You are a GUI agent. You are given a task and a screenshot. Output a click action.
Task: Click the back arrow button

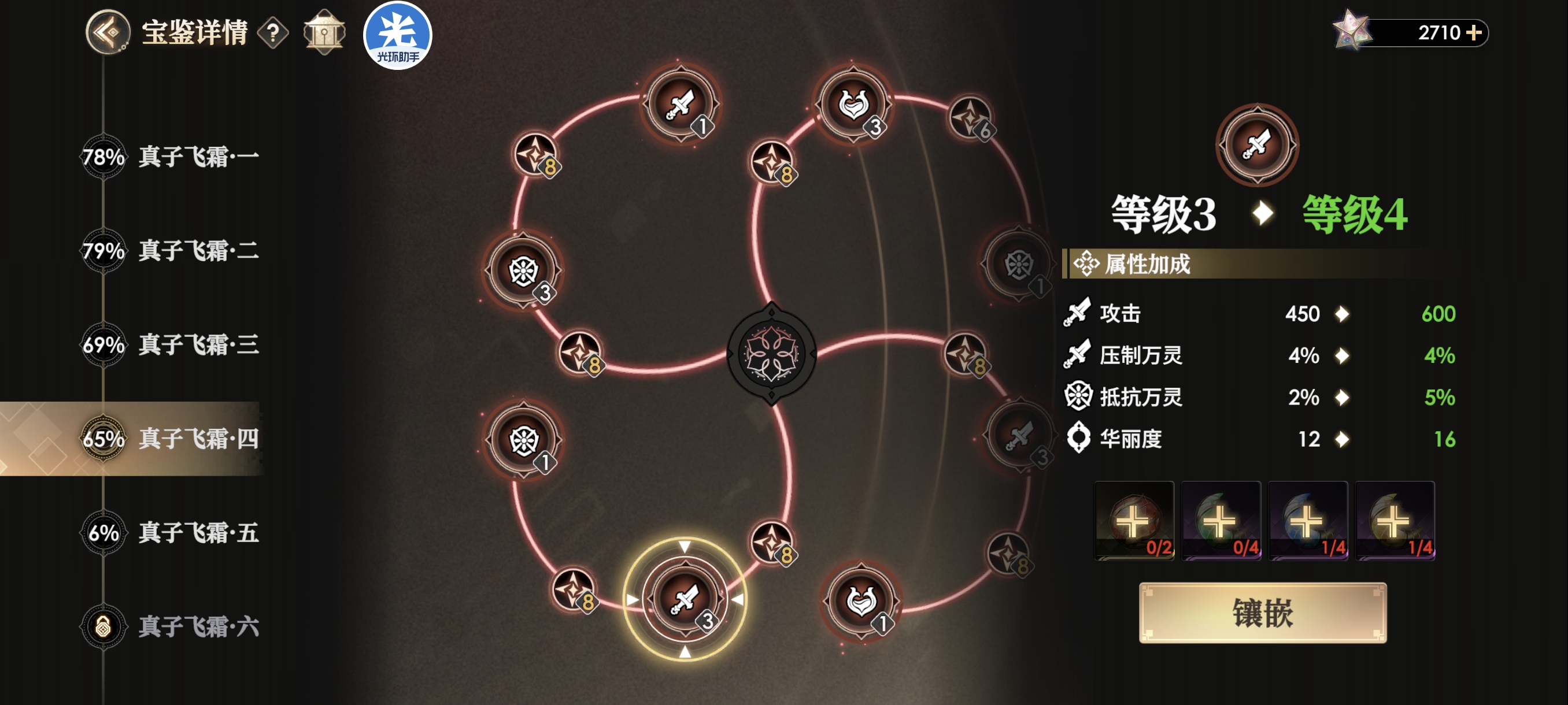pyautogui.click(x=108, y=32)
